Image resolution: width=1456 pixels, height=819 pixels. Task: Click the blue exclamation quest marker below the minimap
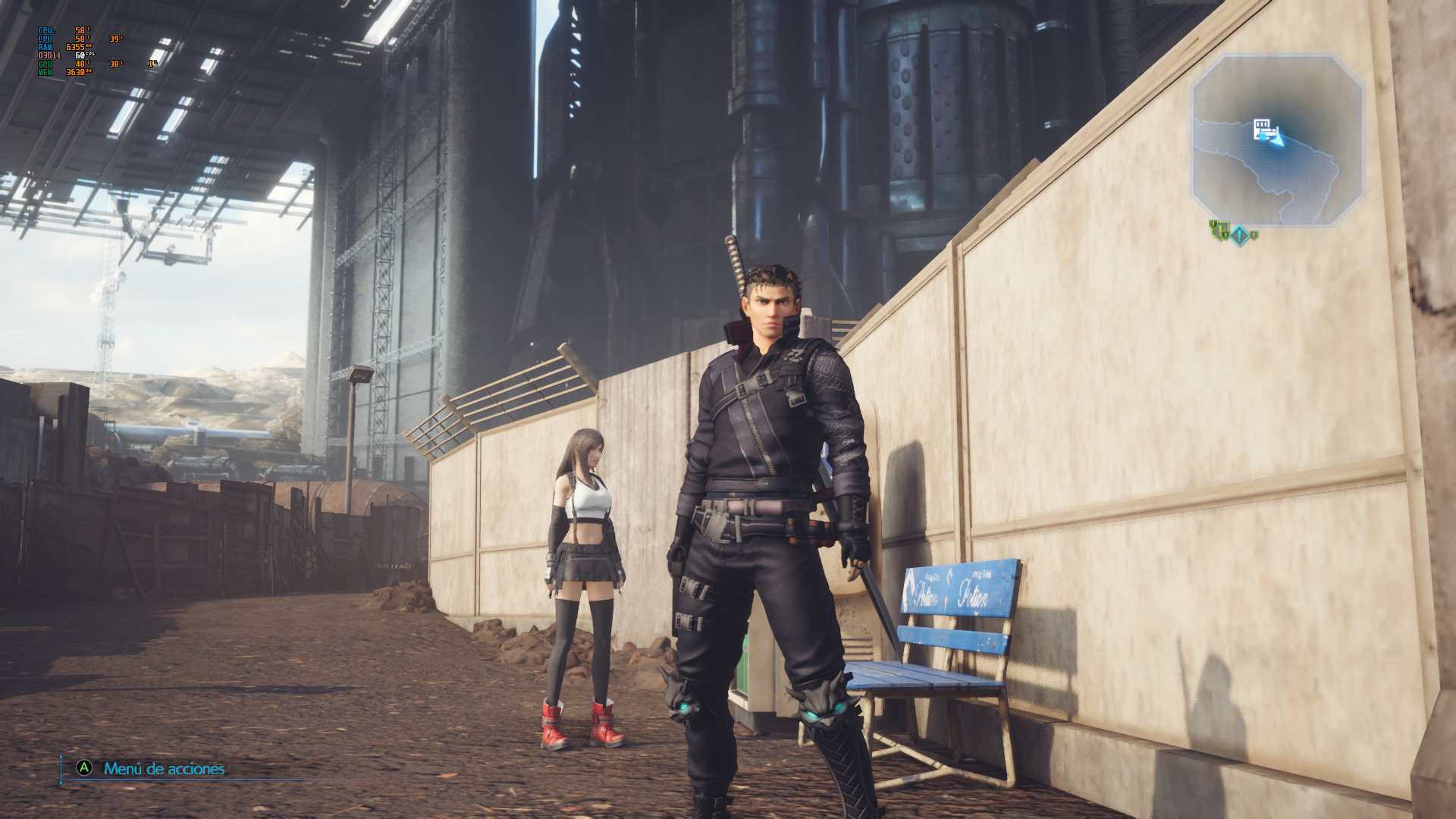coord(1240,234)
